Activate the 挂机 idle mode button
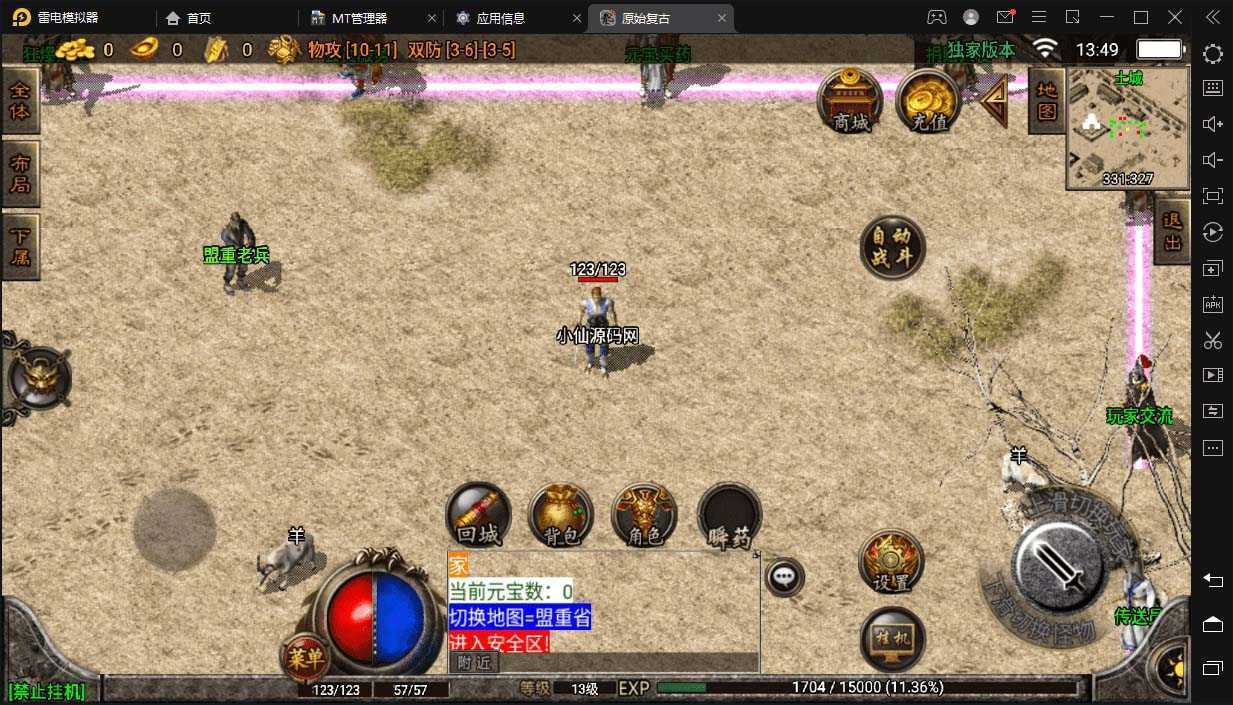The image size is (1233, 705). tap(892, 638)
